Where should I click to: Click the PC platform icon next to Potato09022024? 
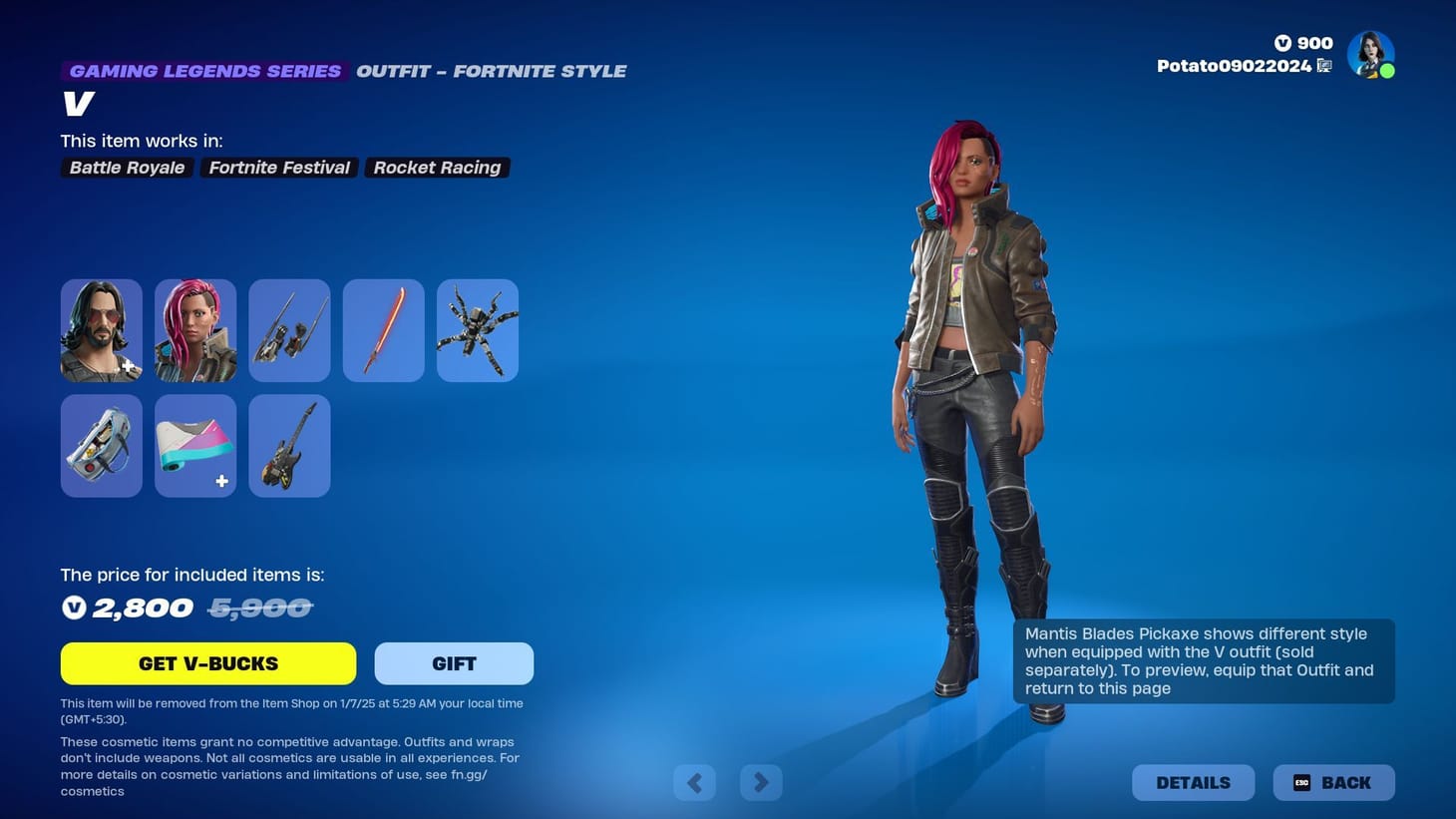[x=1325, y=65]
